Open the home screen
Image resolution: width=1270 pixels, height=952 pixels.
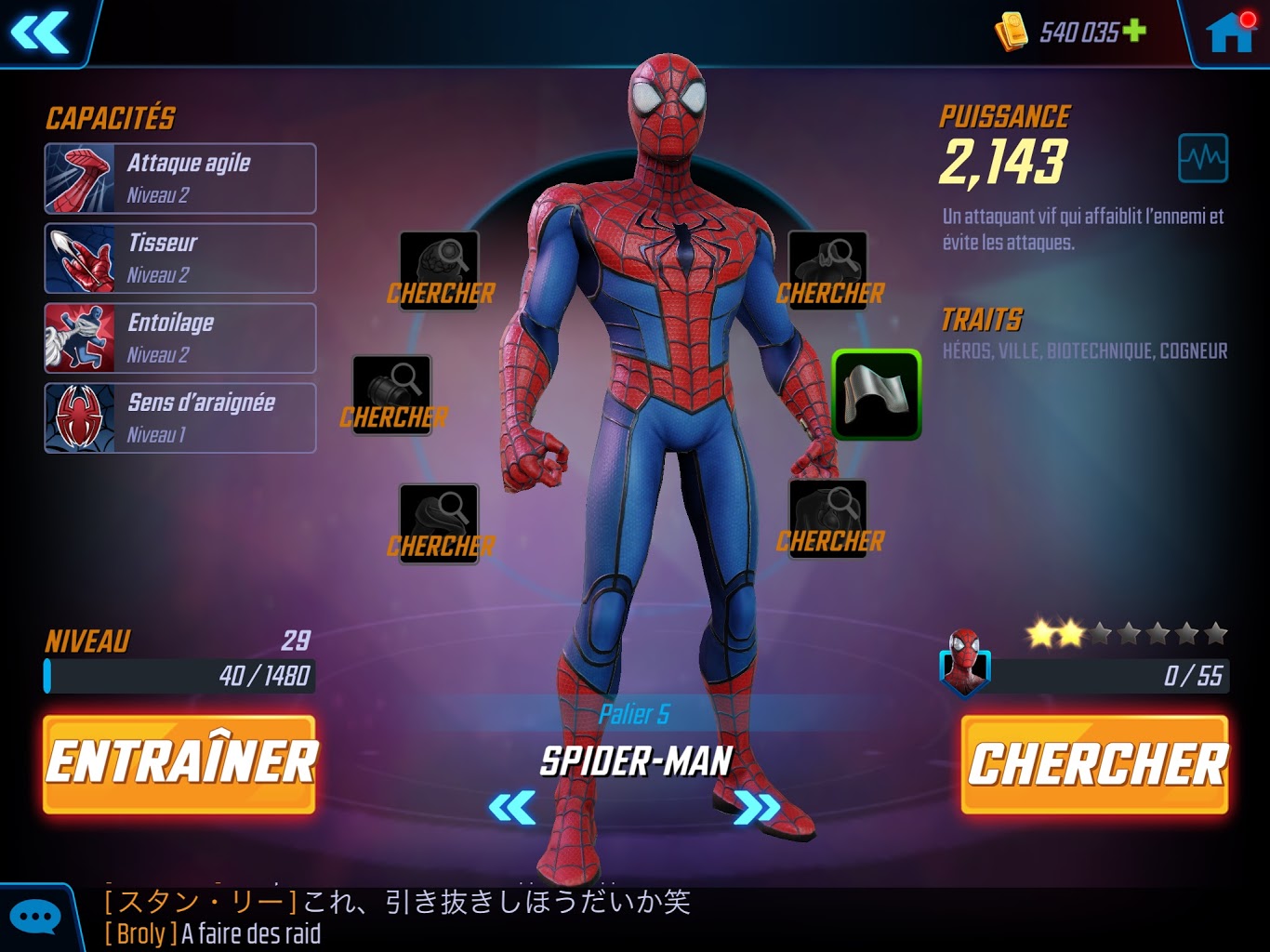tap(1229, 33)
